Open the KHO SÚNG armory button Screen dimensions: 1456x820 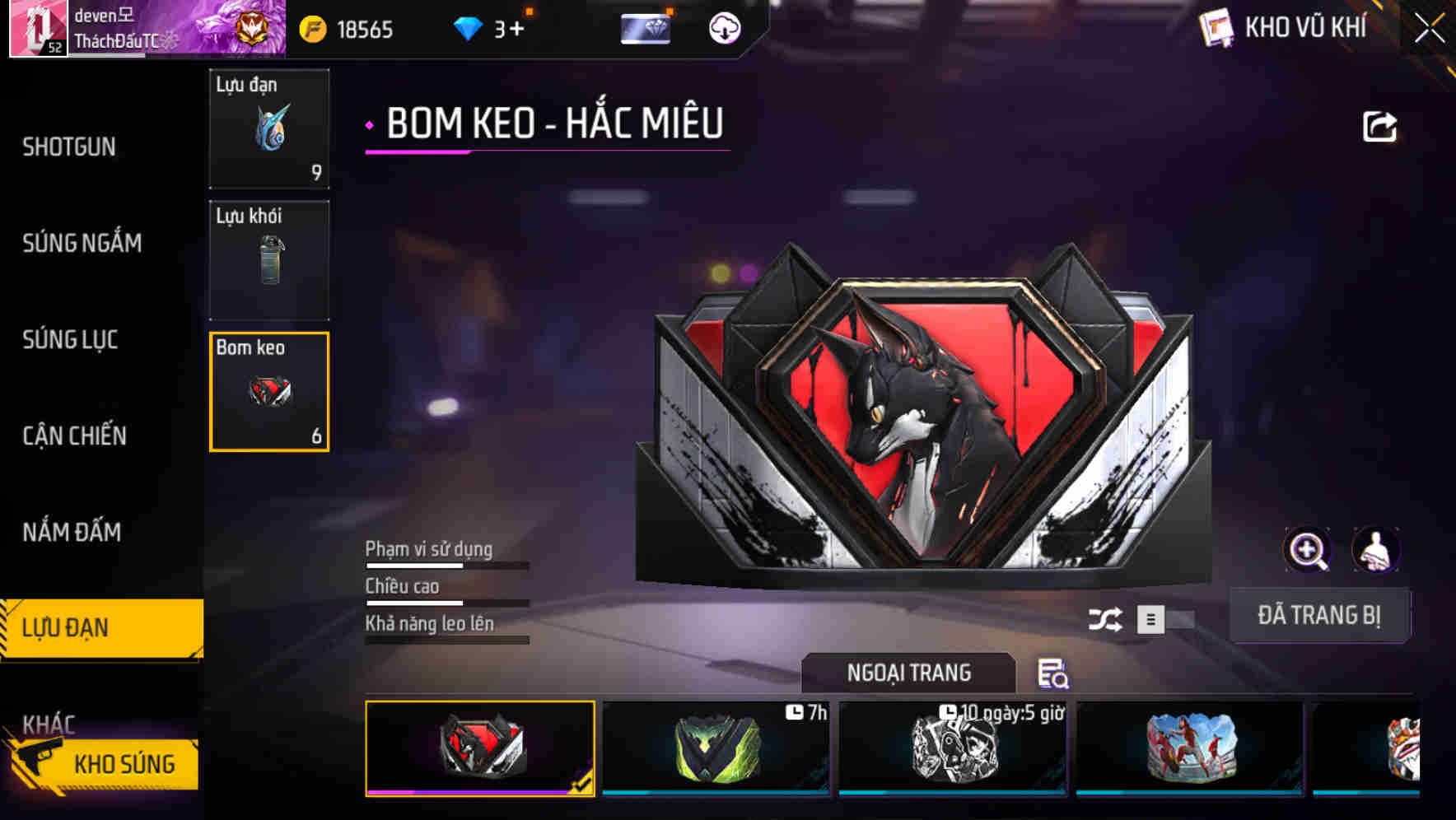[122, 763]
